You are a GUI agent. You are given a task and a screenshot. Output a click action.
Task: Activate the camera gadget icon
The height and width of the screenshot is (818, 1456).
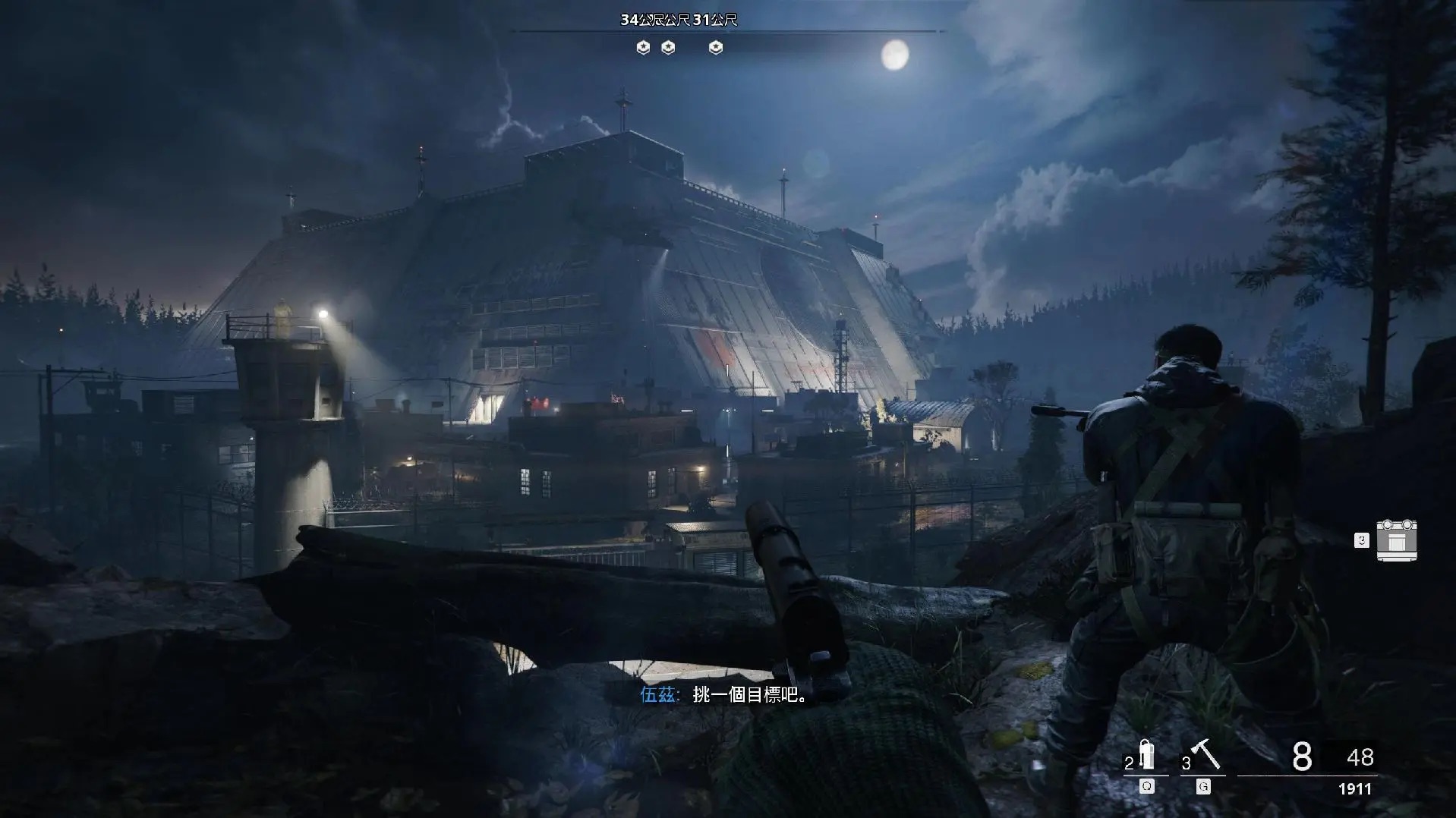coord(1396,540)
